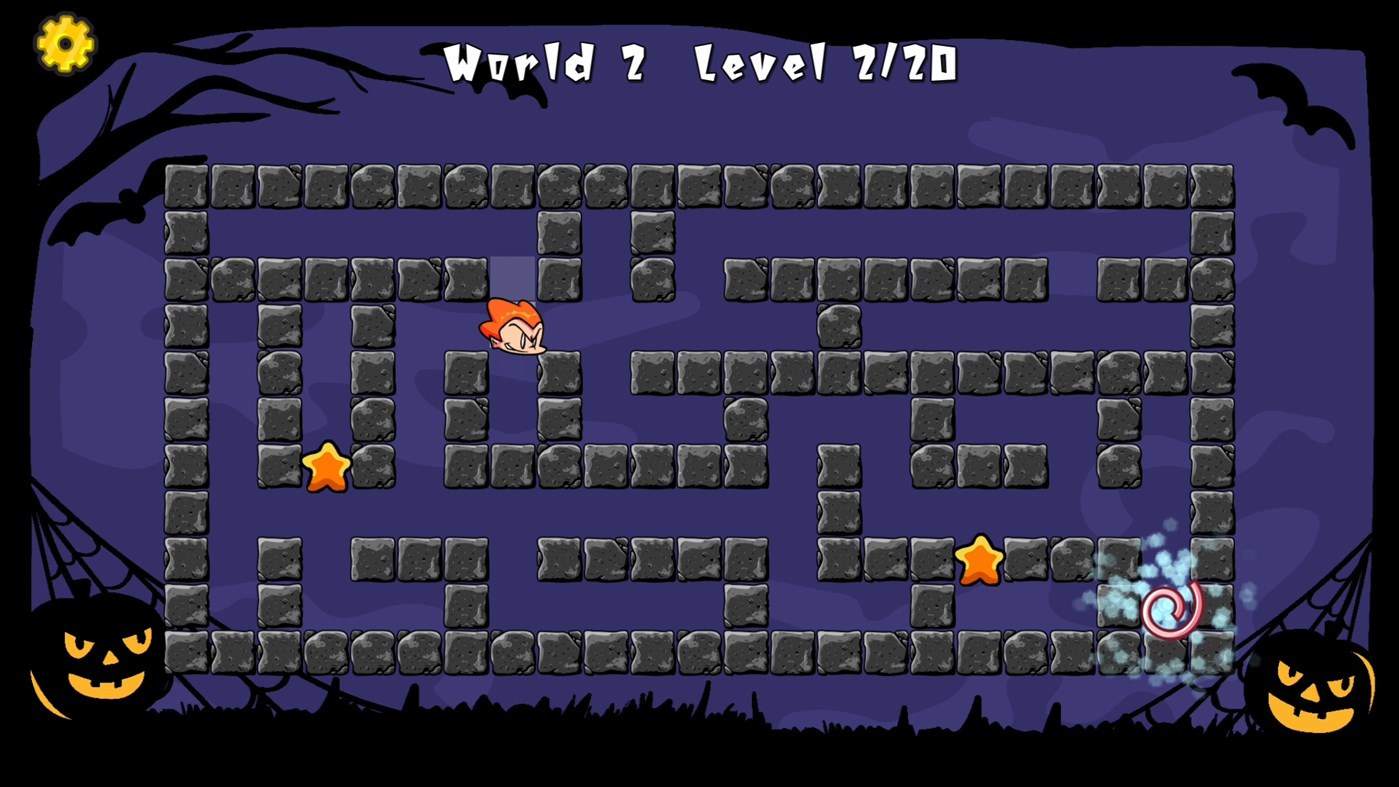Click the Level 2/20 label
Viewport: 1399px width, 787px height.
(825, 65)
